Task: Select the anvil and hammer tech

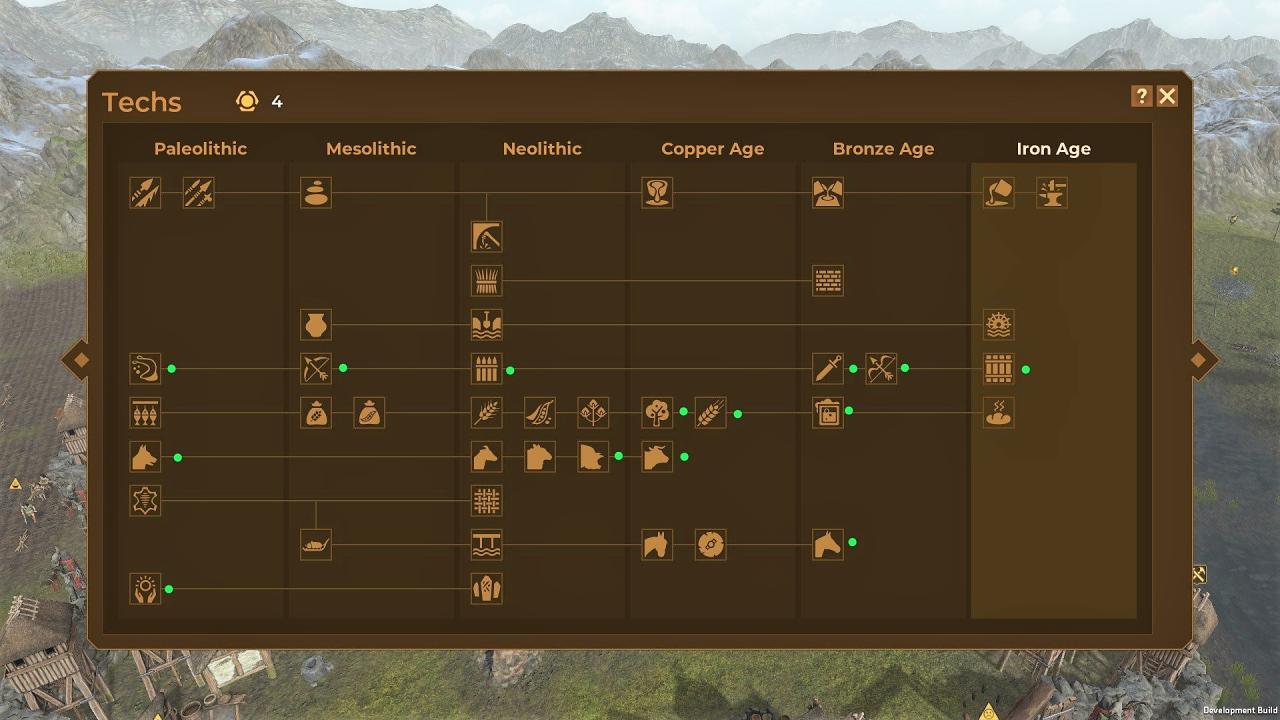Action: pos(1052,193)
